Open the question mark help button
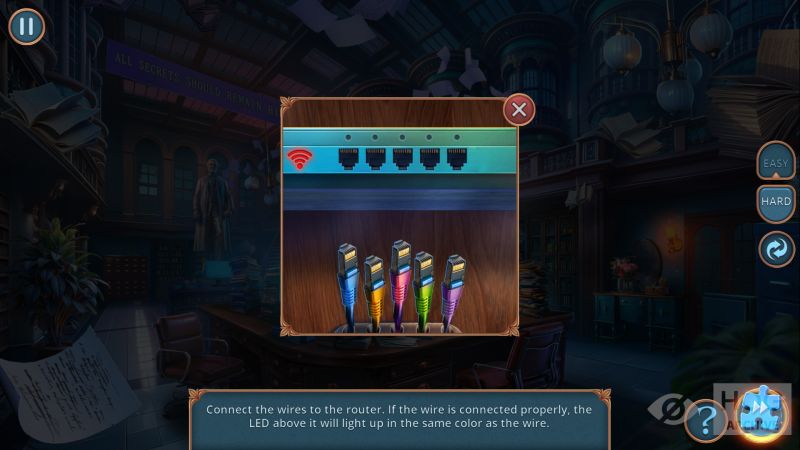 [x=706, y=420]
